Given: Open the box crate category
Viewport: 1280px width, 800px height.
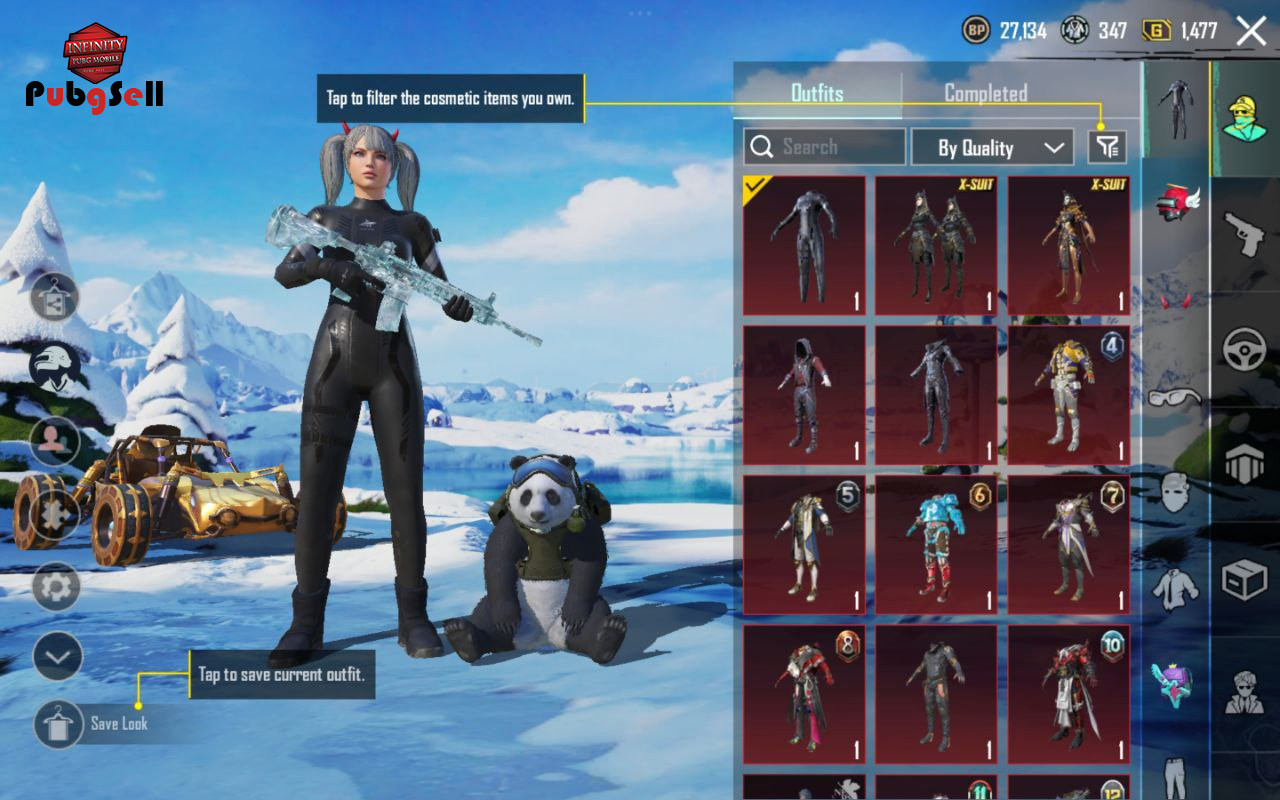Looking at the screenshot, I should click(x=1245, y=580).
